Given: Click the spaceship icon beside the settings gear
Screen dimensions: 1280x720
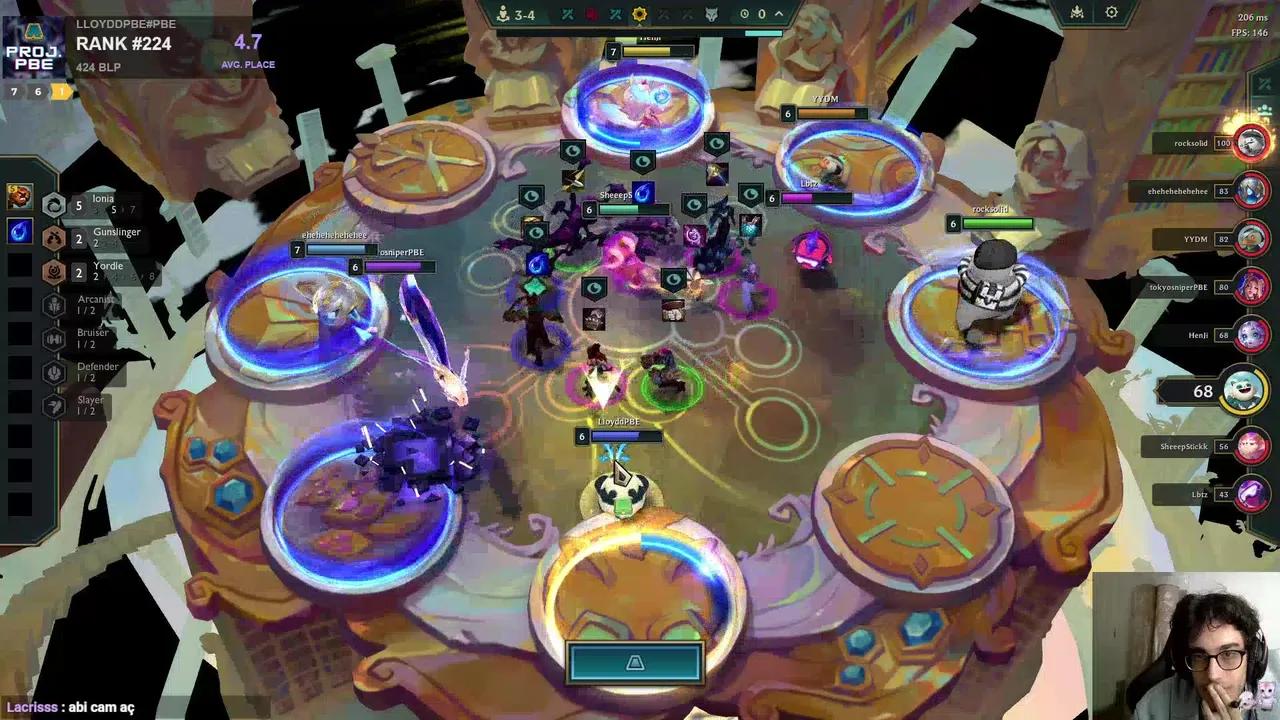Looking at the screenshot, I should click(x=1077, y=13).
